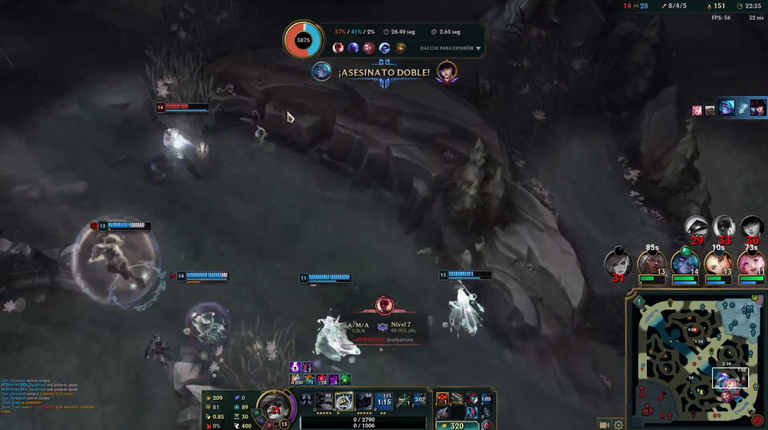
Task: Click the ability on 1:15 cooldown
Action: [x=383, y=401]
